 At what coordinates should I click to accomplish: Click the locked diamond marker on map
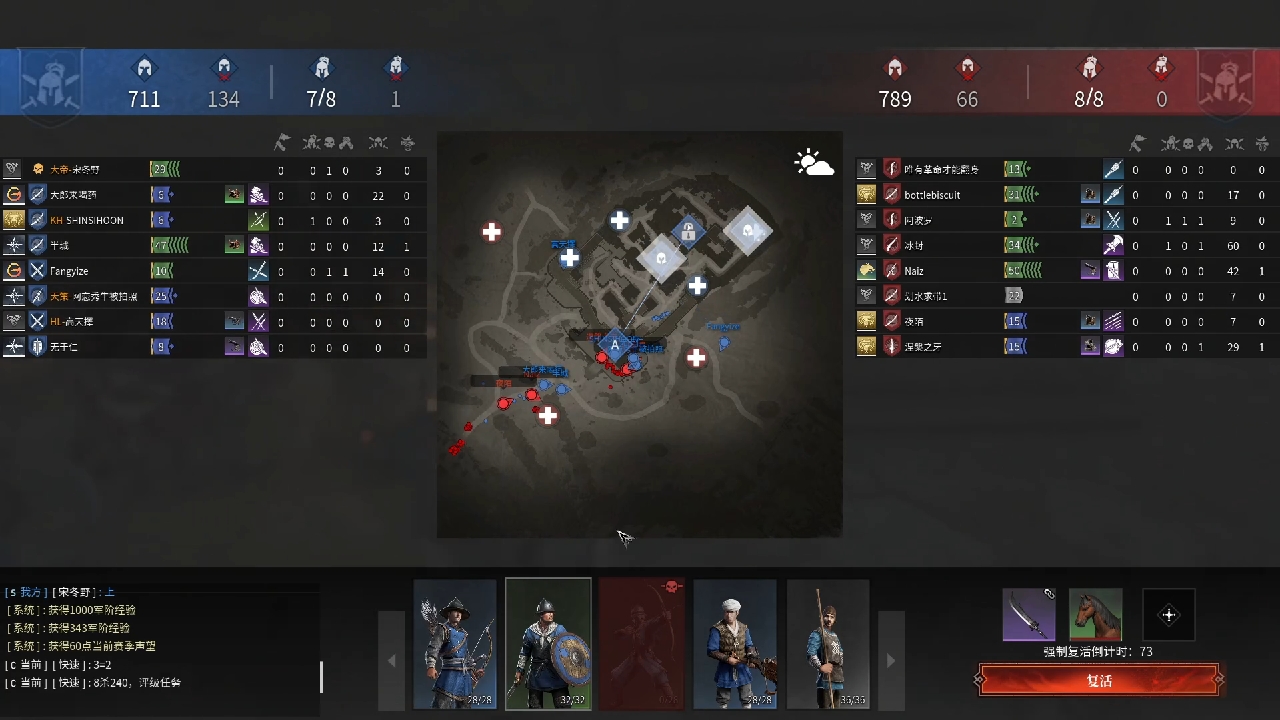[x=688, y=232]
